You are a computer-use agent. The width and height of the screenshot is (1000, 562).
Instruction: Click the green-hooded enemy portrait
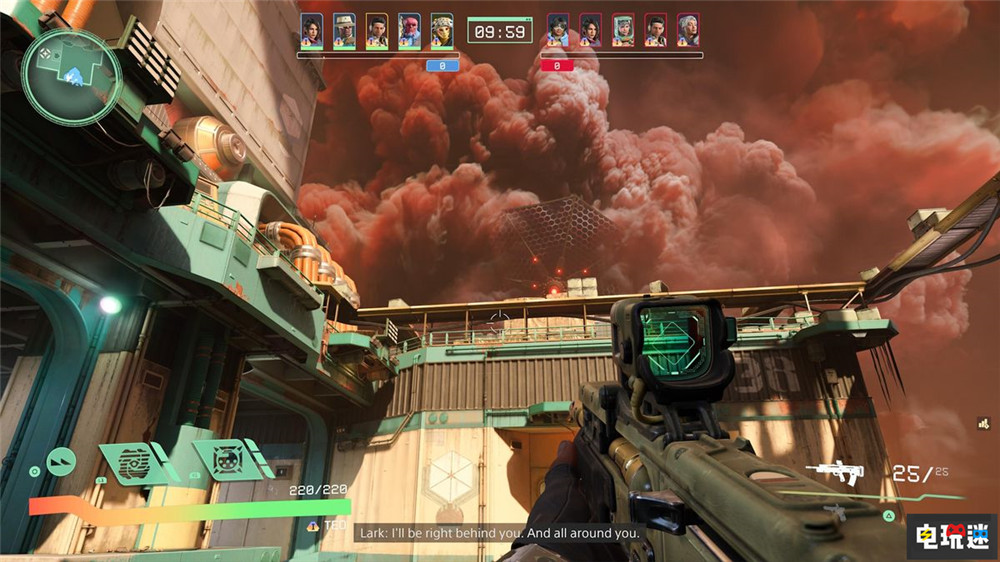[623, 29]
